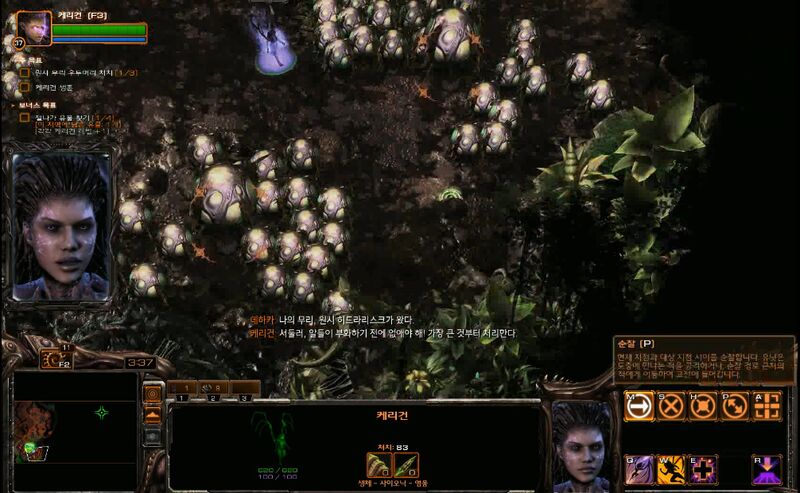Activate the cross-shaped heal ability (E)
Viewport: 800px width, 493px height.
[703, 469]
